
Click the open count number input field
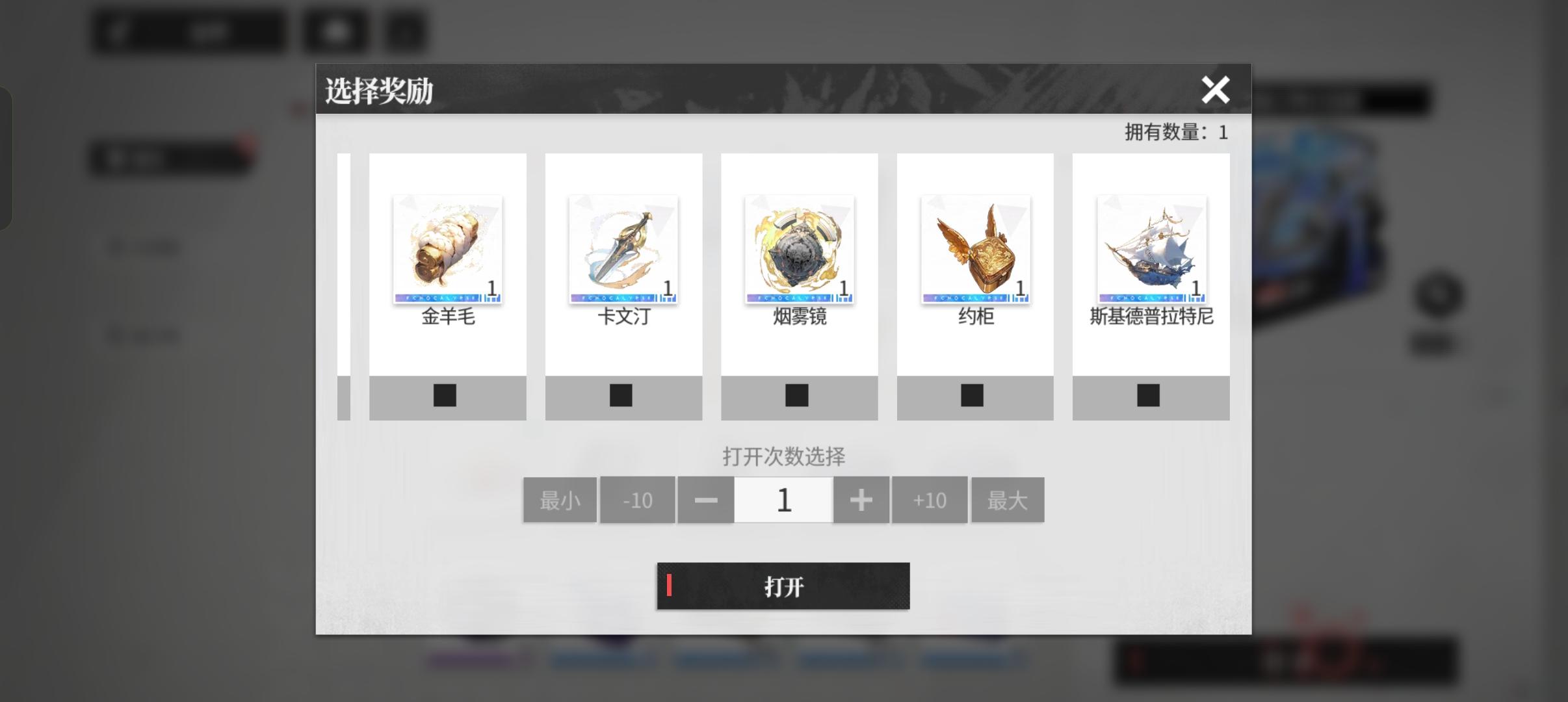[x=784, y=499]
